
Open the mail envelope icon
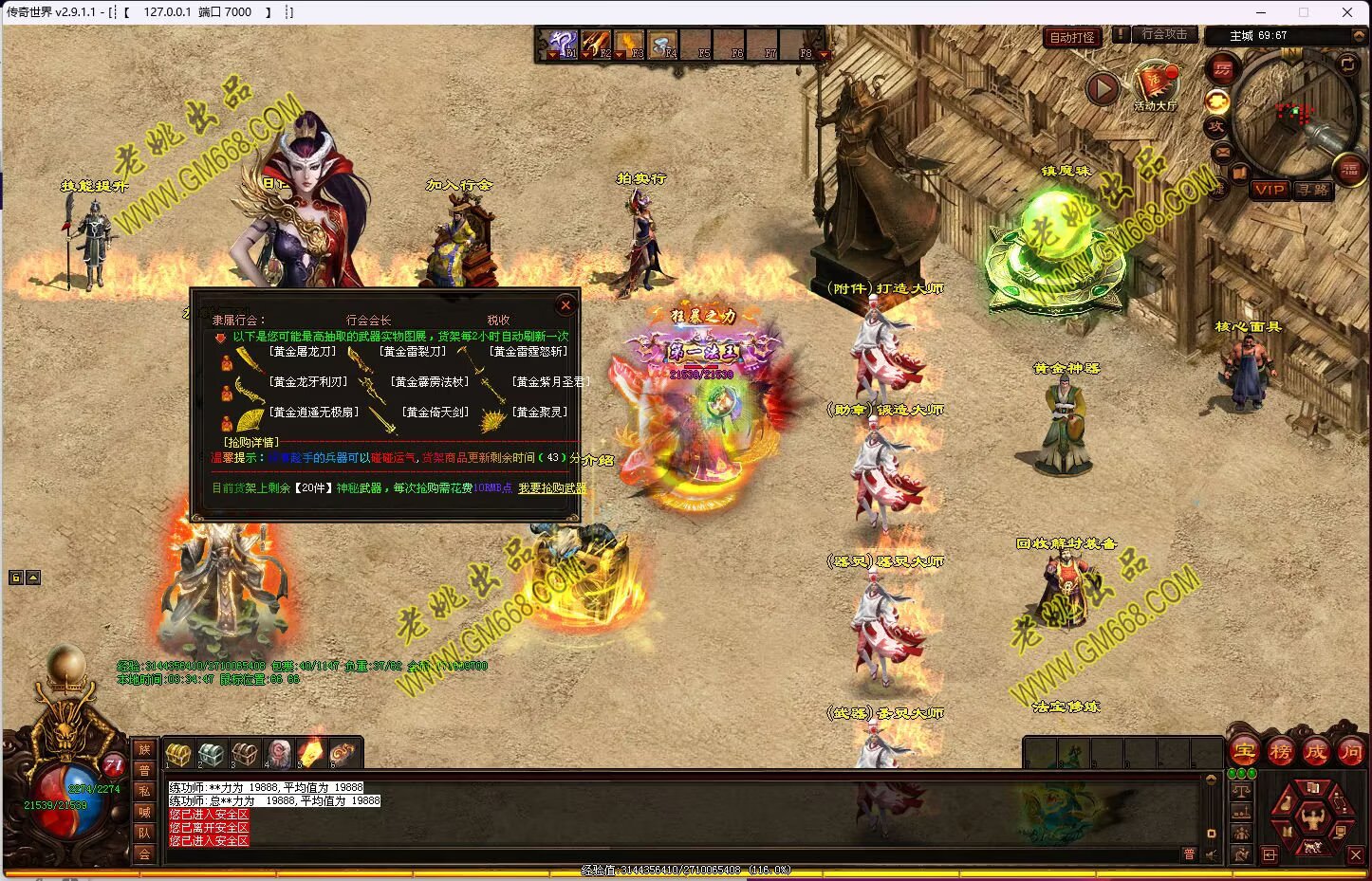click(1222, 152)
